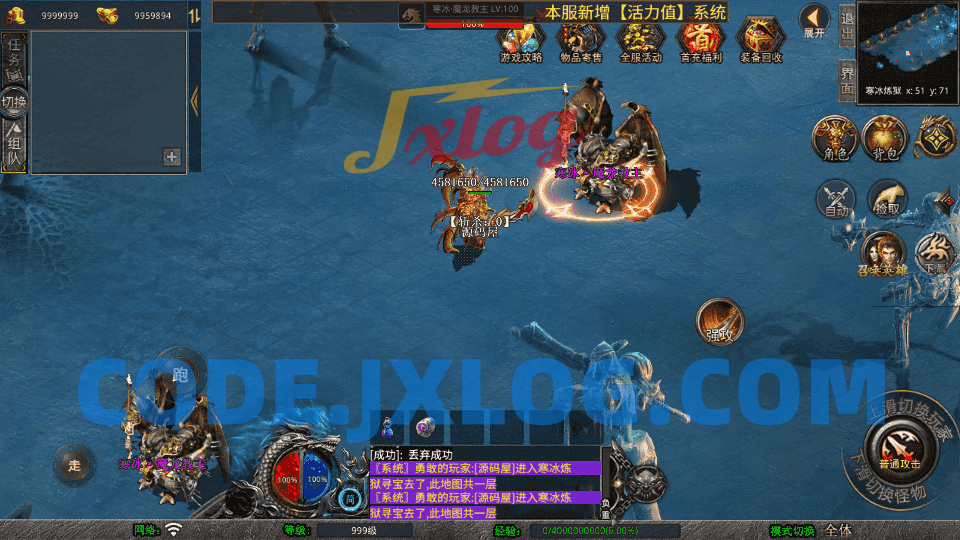Toggle 自动 auto-combat
The width and height of the screenshot is (960, 540).
pyautogui.click(x=836, y=198)
